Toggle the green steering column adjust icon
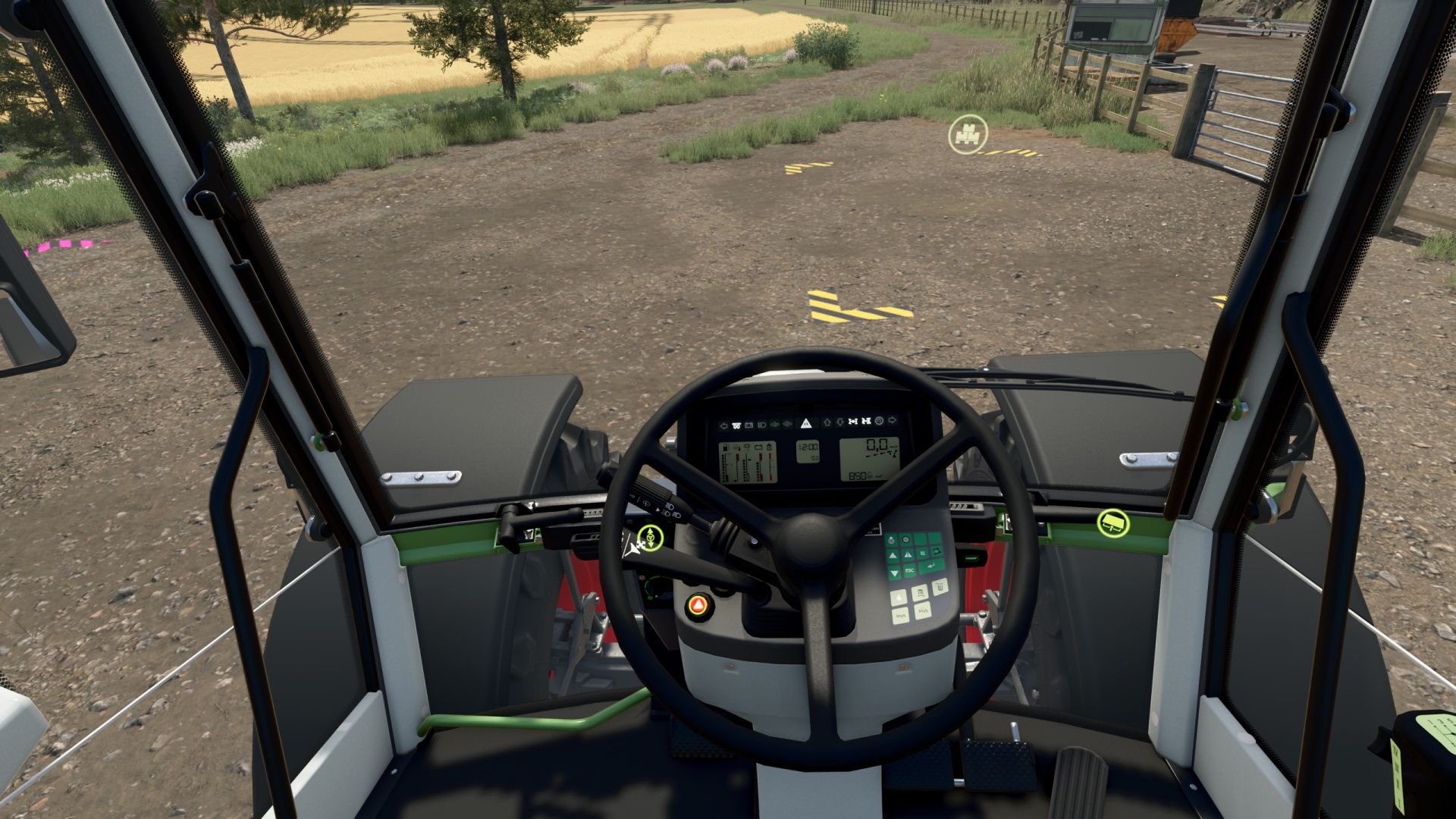The height and width of the screenshot is (819, 1456). [650, 537]
